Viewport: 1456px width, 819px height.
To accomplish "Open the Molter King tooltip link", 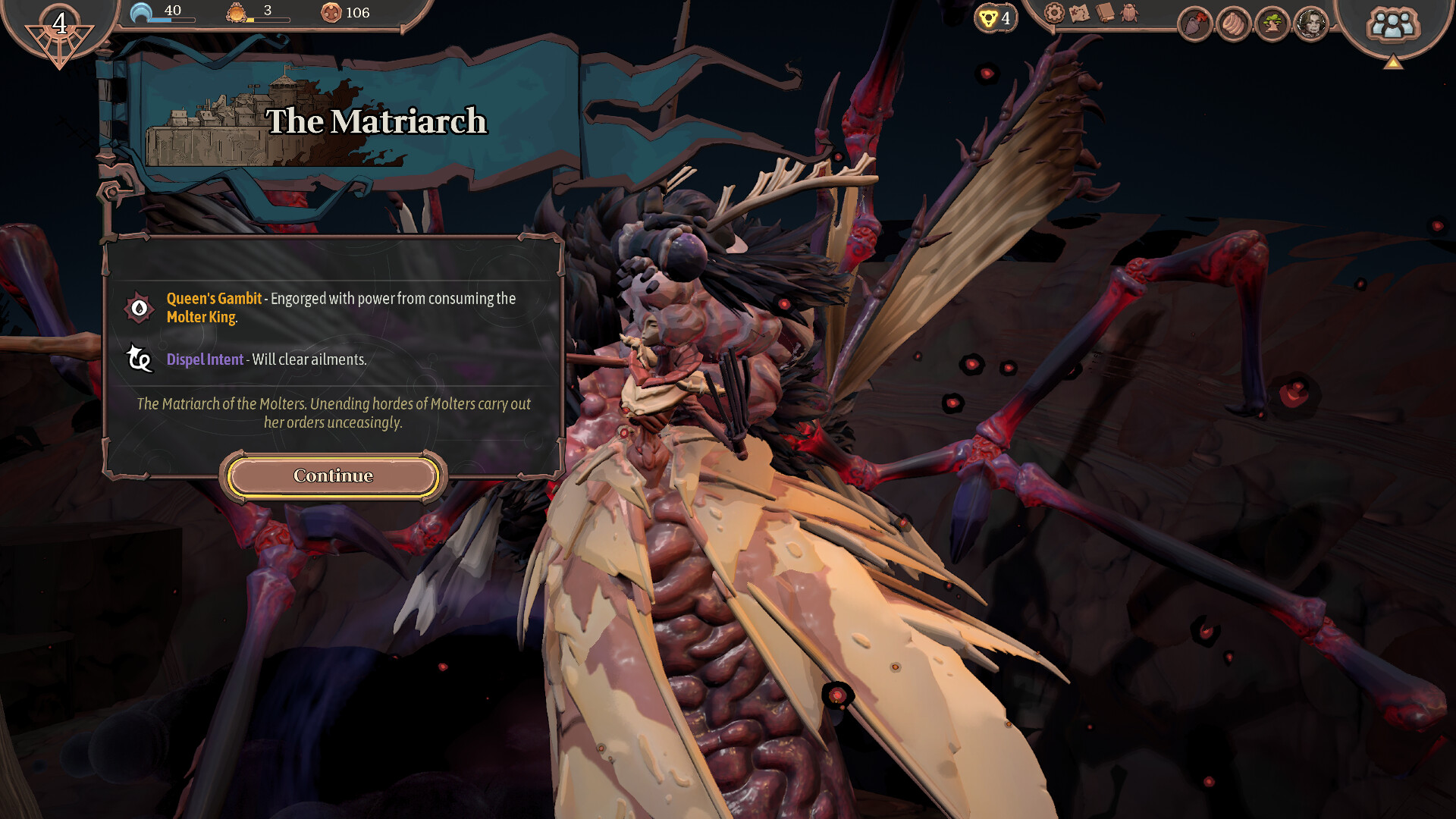I will 201,318.
